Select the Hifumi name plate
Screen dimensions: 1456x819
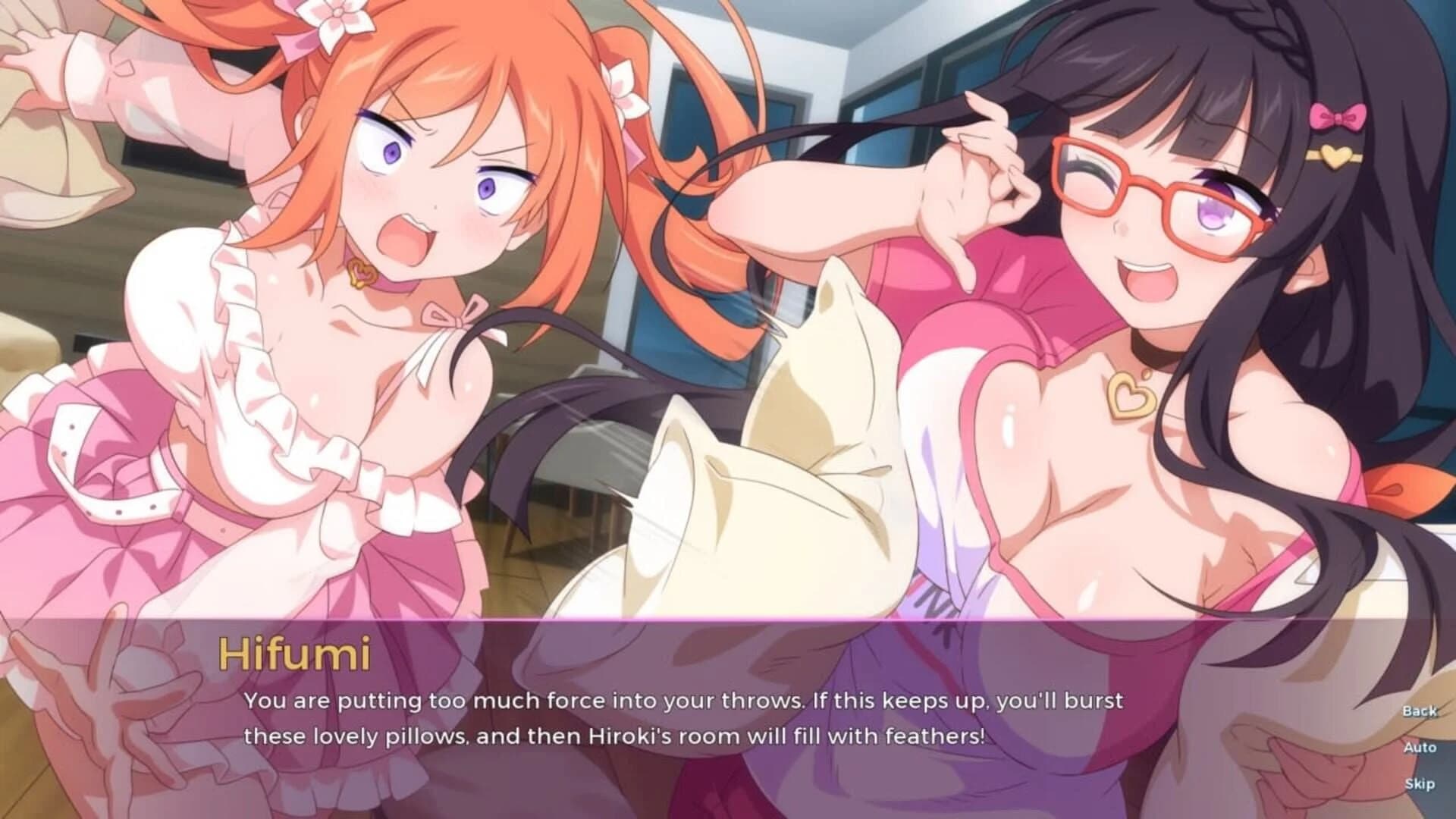pyautogui.click(x=296, y=654)
